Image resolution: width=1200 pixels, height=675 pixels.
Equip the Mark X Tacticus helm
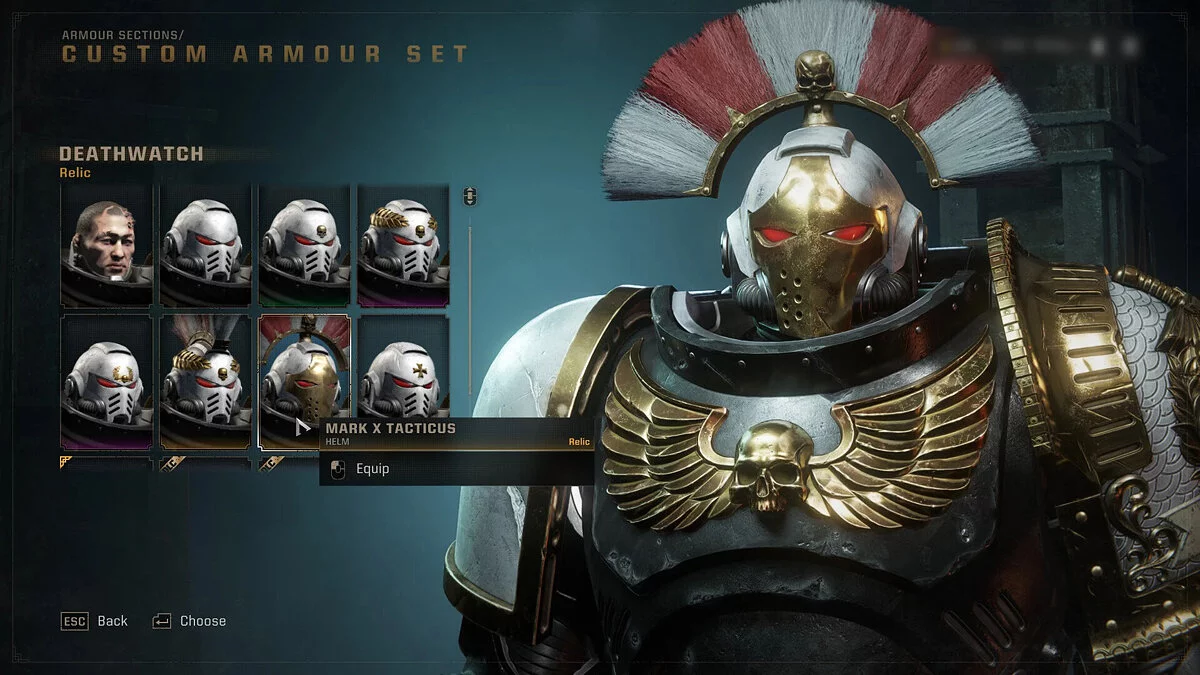point(372,469)
